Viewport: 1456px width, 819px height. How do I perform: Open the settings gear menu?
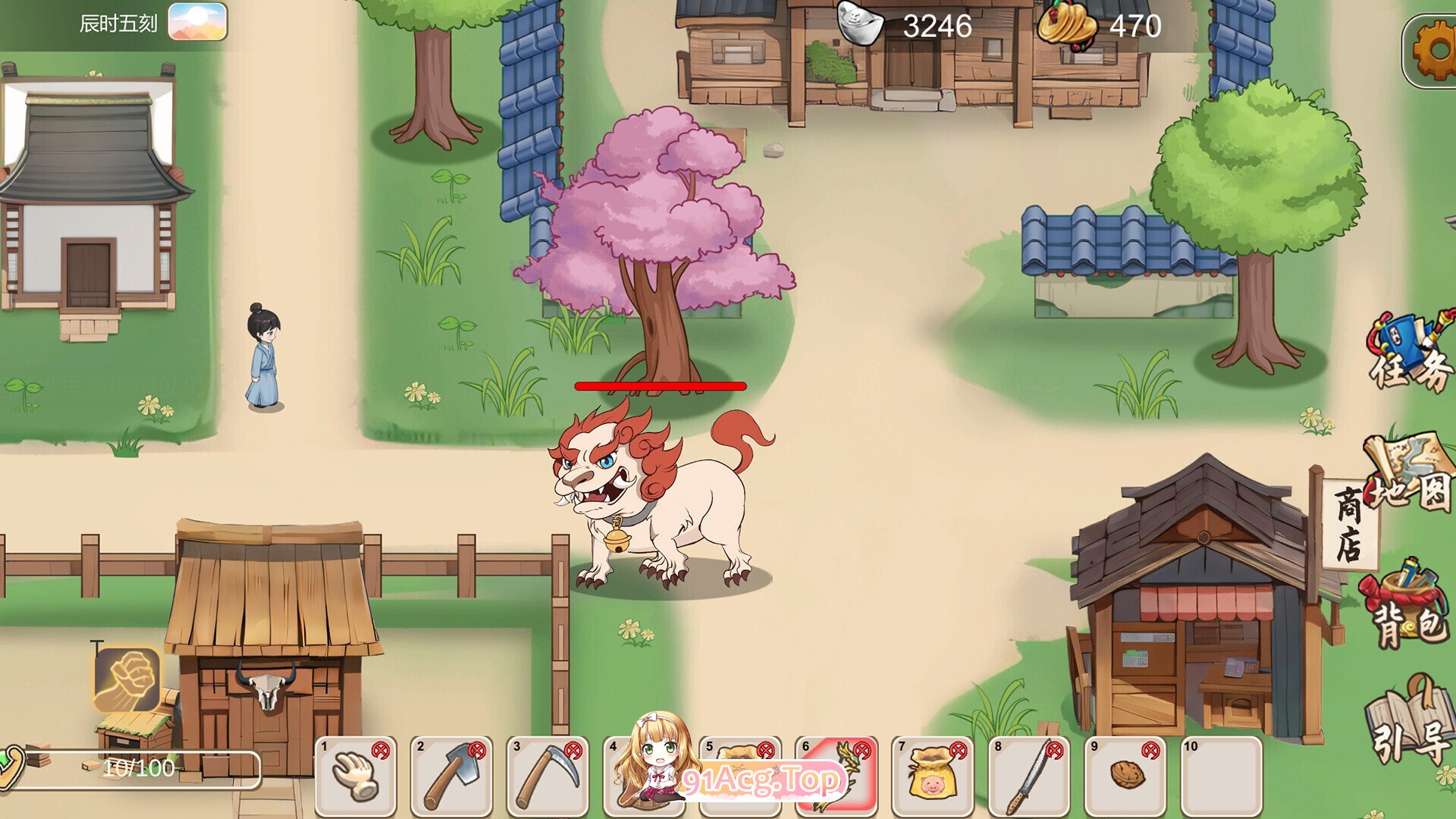pos(1433,50)
